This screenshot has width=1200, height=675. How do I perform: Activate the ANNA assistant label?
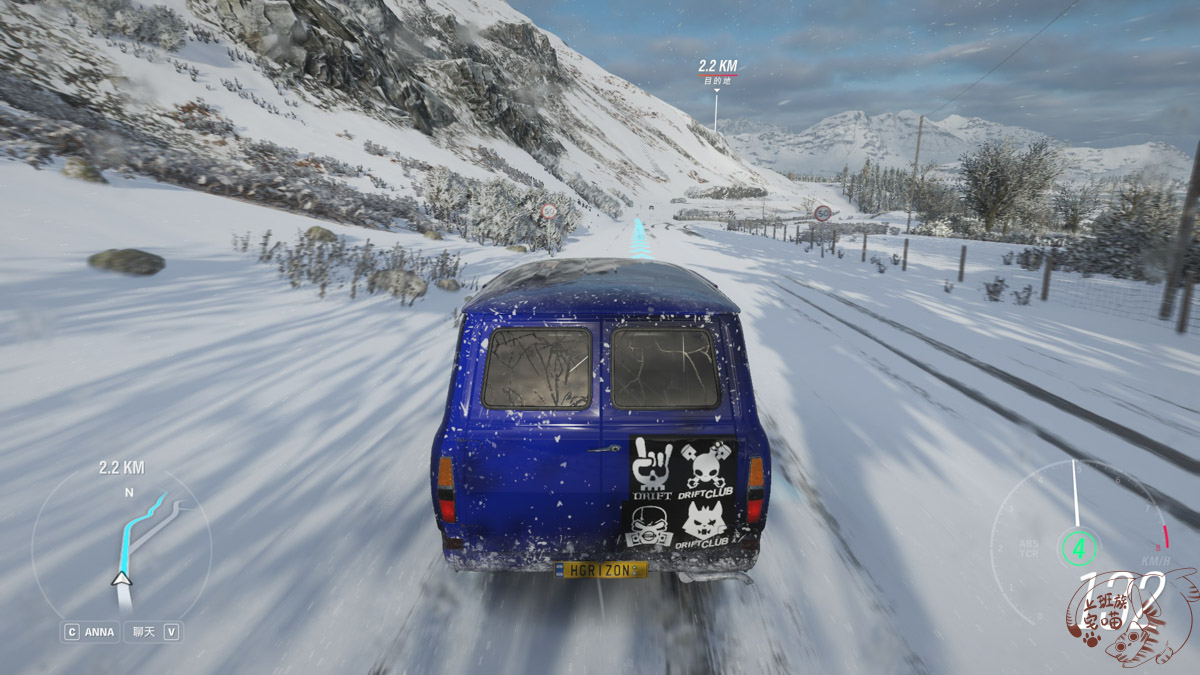tap(99, 632)
